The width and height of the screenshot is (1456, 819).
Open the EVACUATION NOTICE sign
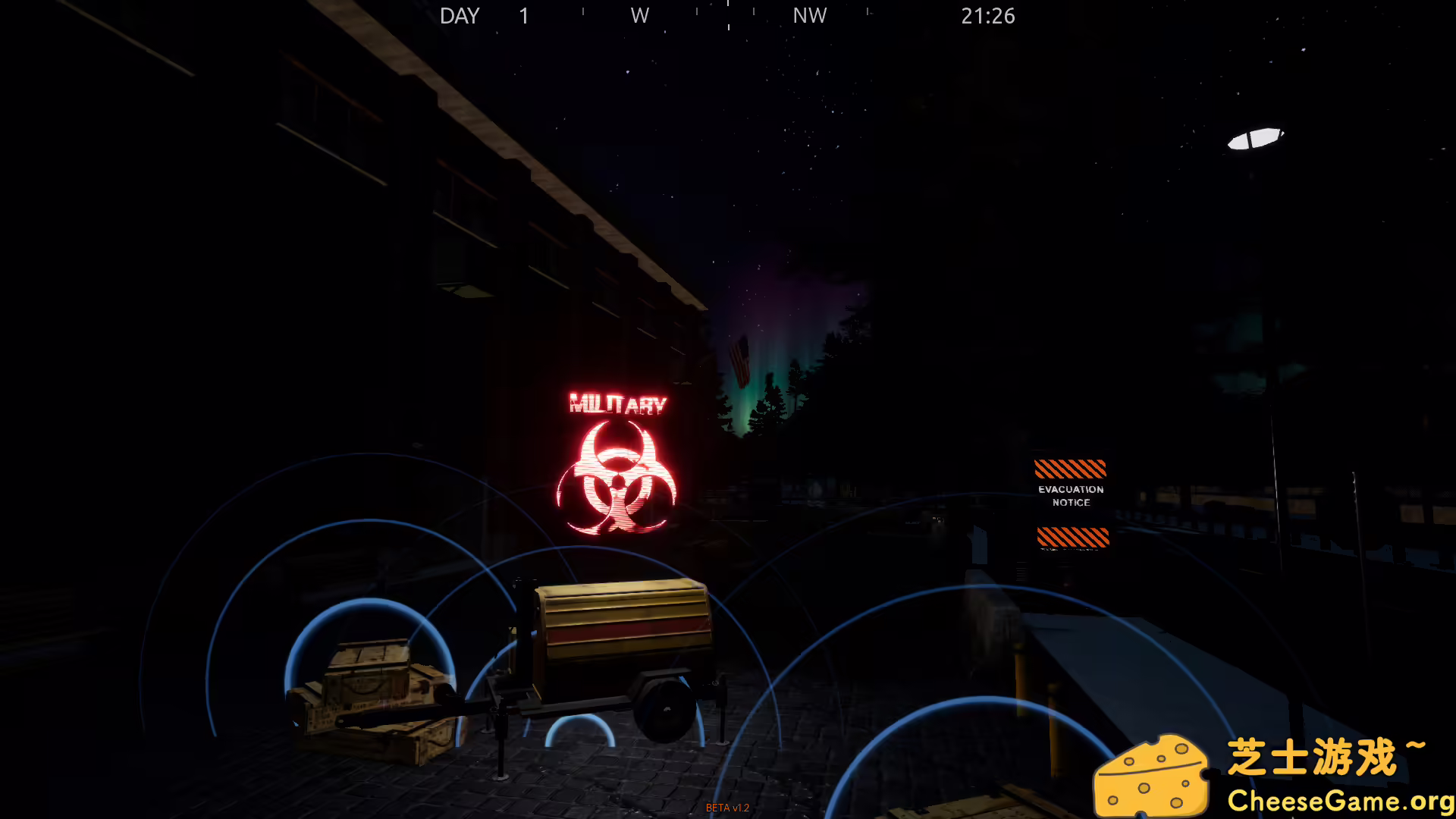[x=1070, y=495]
